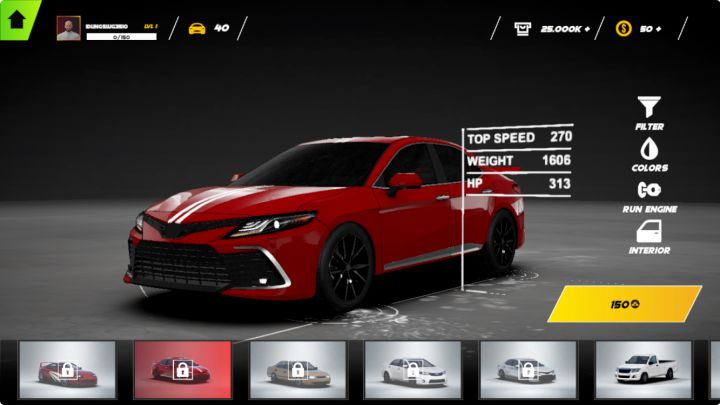This screenshot has width=720, height=405.
Task: Select the white pickup truck thumbnail
Action: click(643, 369)
